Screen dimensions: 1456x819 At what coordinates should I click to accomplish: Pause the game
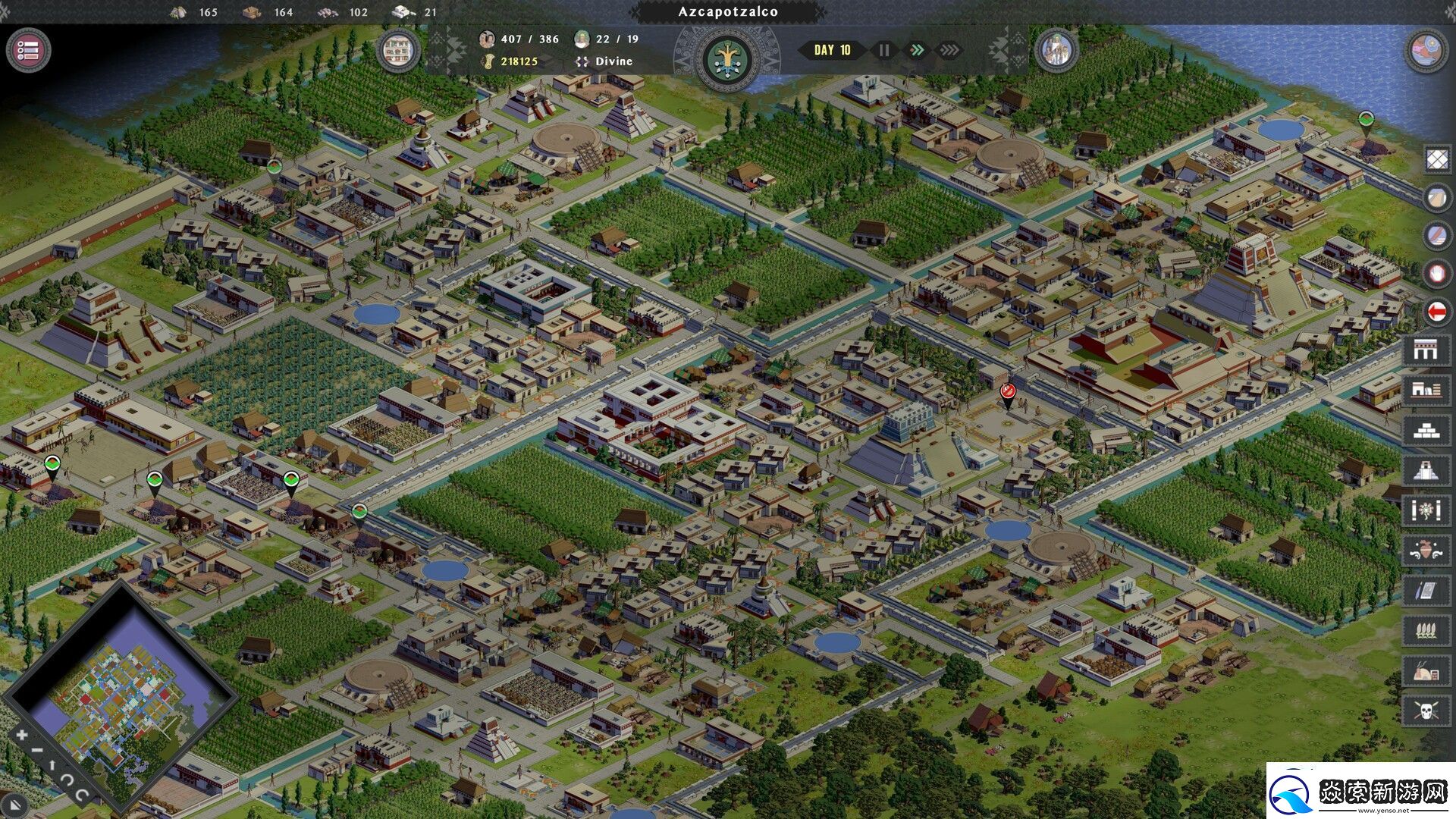884,50
